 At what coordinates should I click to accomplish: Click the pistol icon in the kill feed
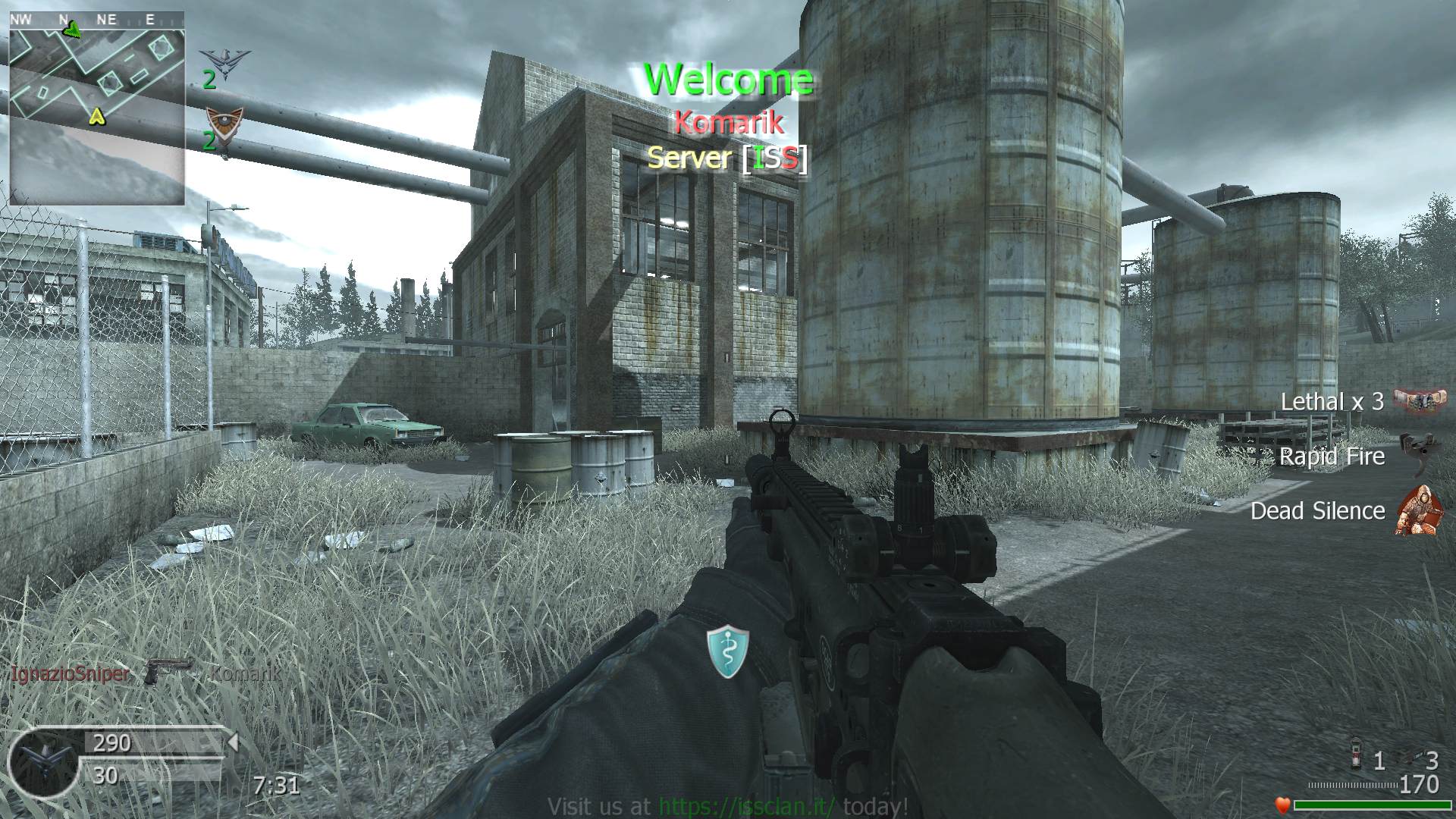coord(168,670)
